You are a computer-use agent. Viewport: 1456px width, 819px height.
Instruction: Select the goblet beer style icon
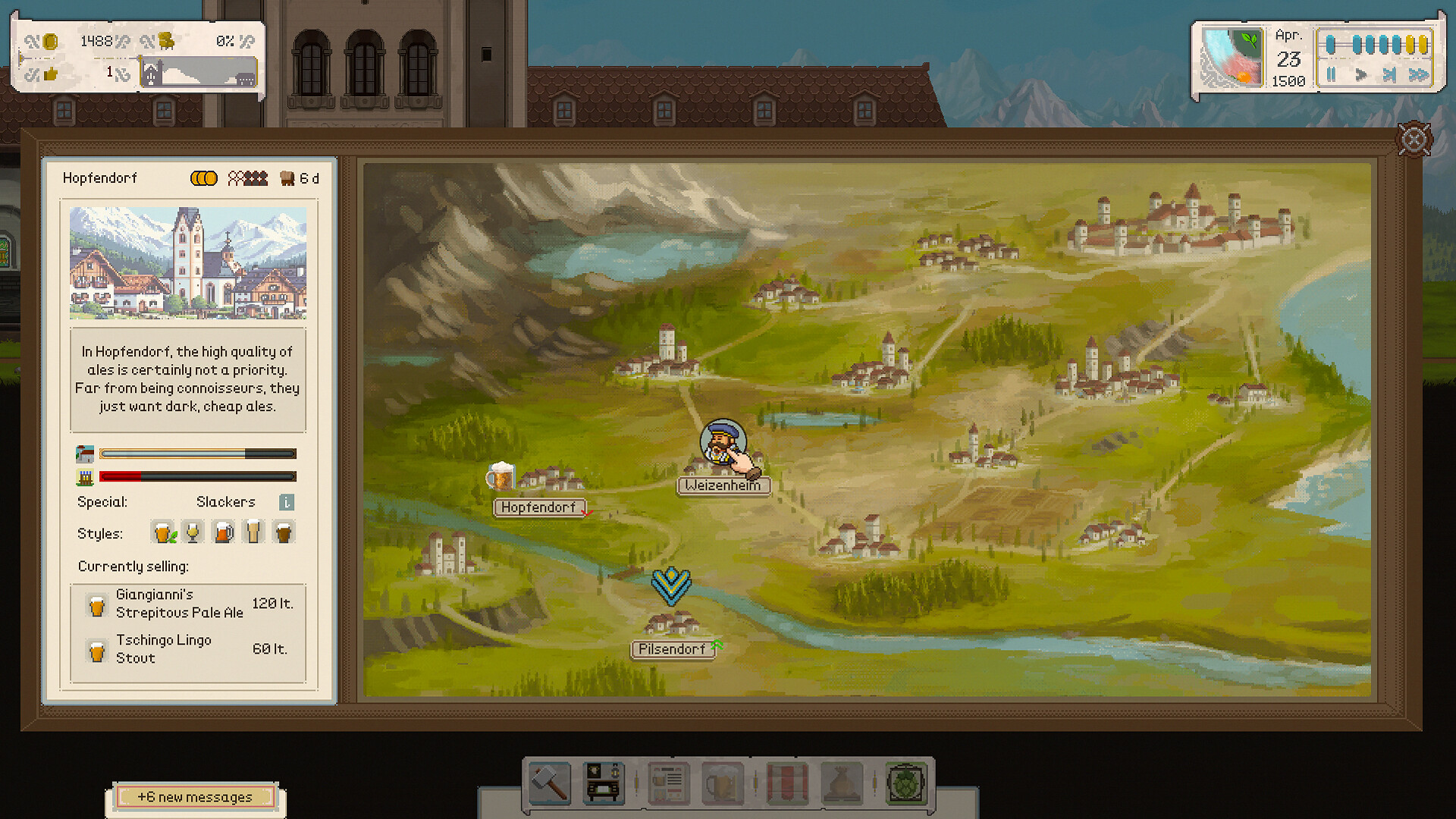tap(192, 532)
